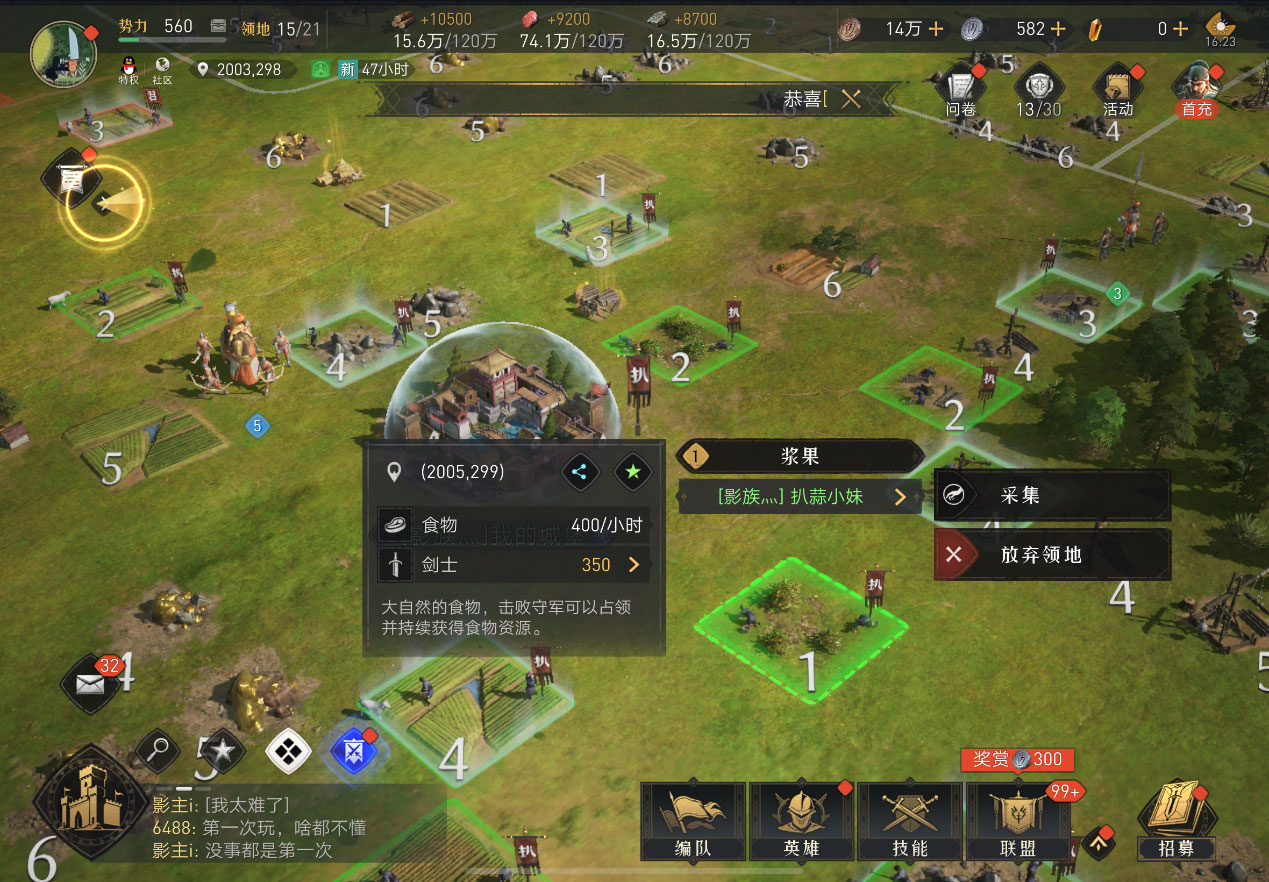View owner 扒蒜小妹 profile
Viewport: 1269px width, 882px height.
pos(799,496)
